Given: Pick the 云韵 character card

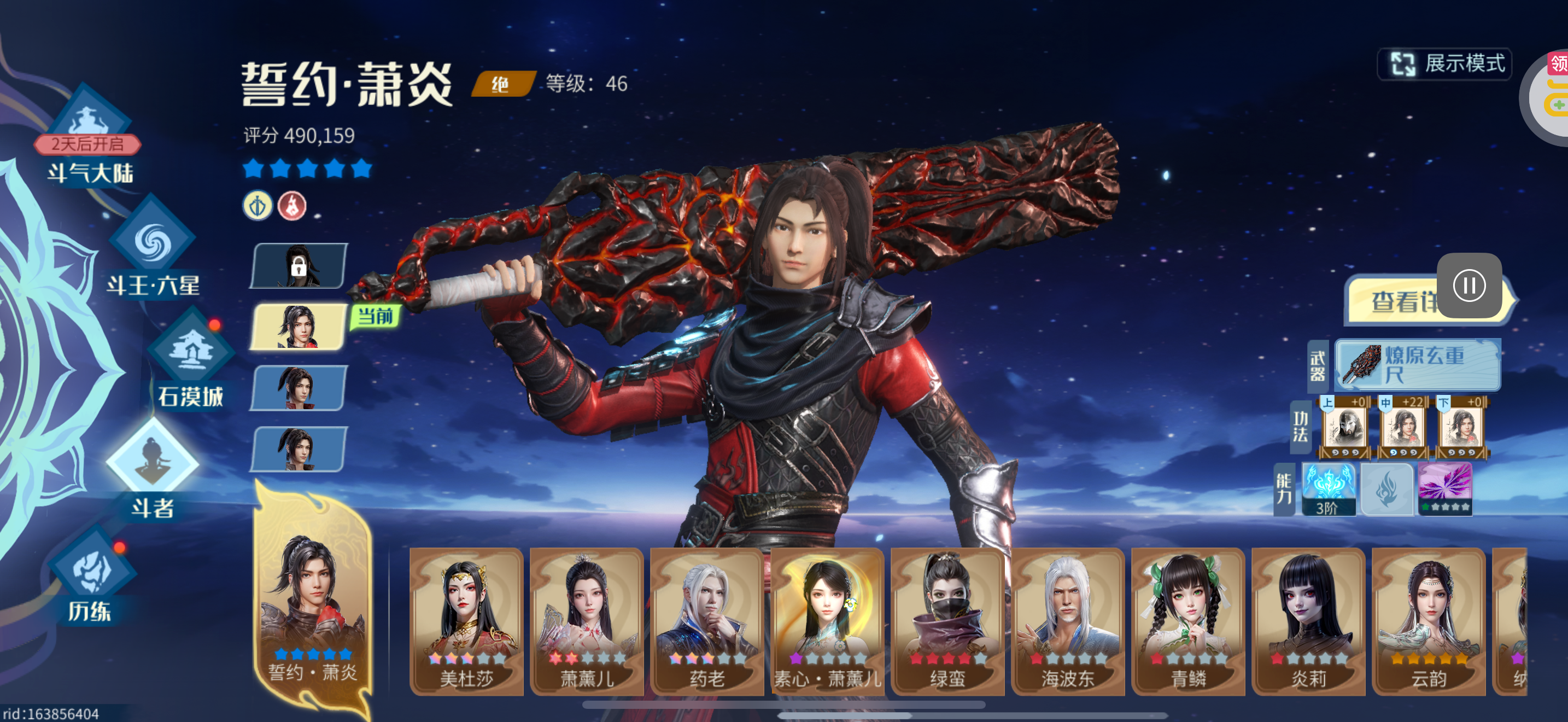Looking at the screenshot, I should pos(1428,621).
